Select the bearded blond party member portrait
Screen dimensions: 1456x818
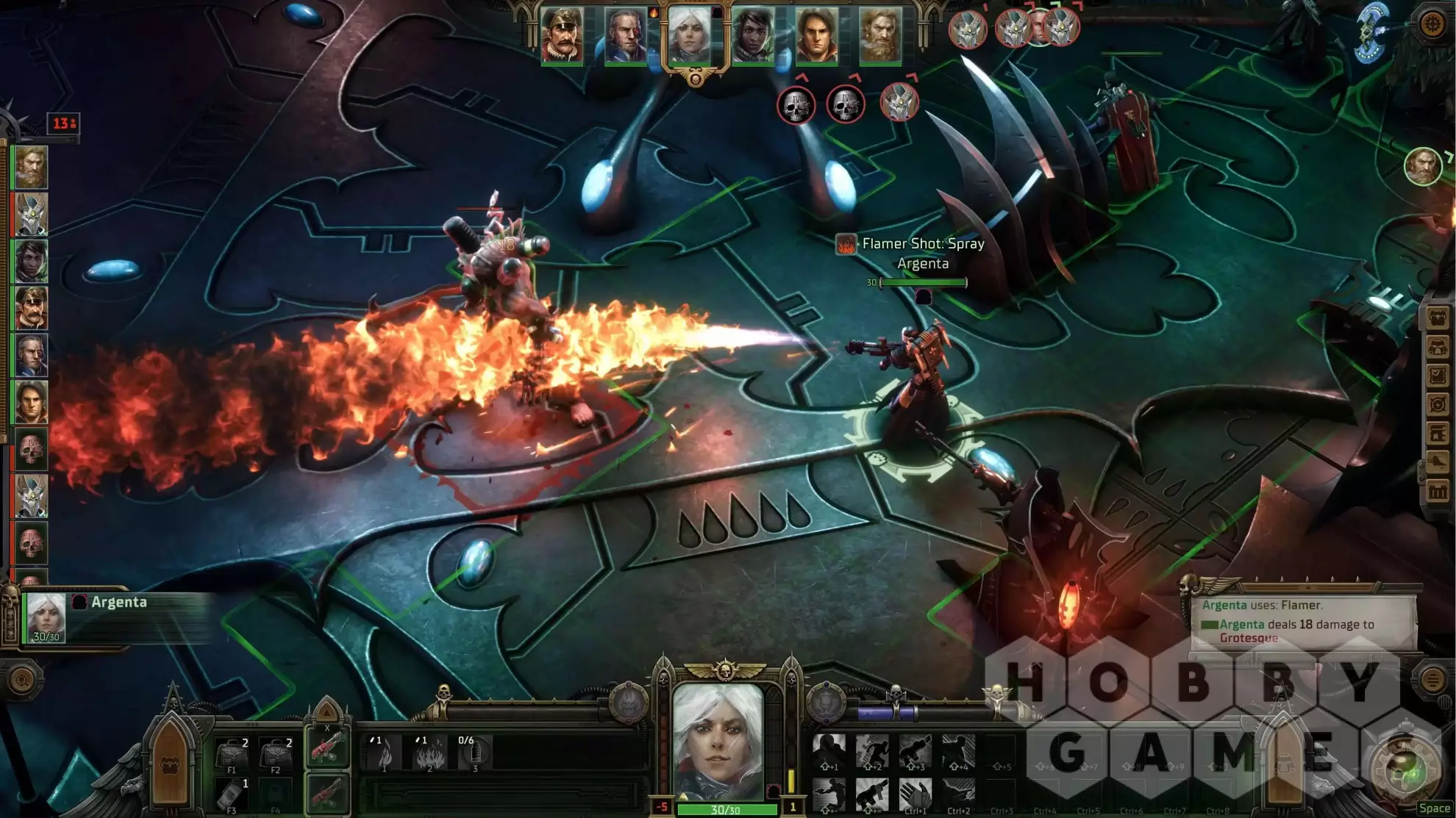click(880, 36)
